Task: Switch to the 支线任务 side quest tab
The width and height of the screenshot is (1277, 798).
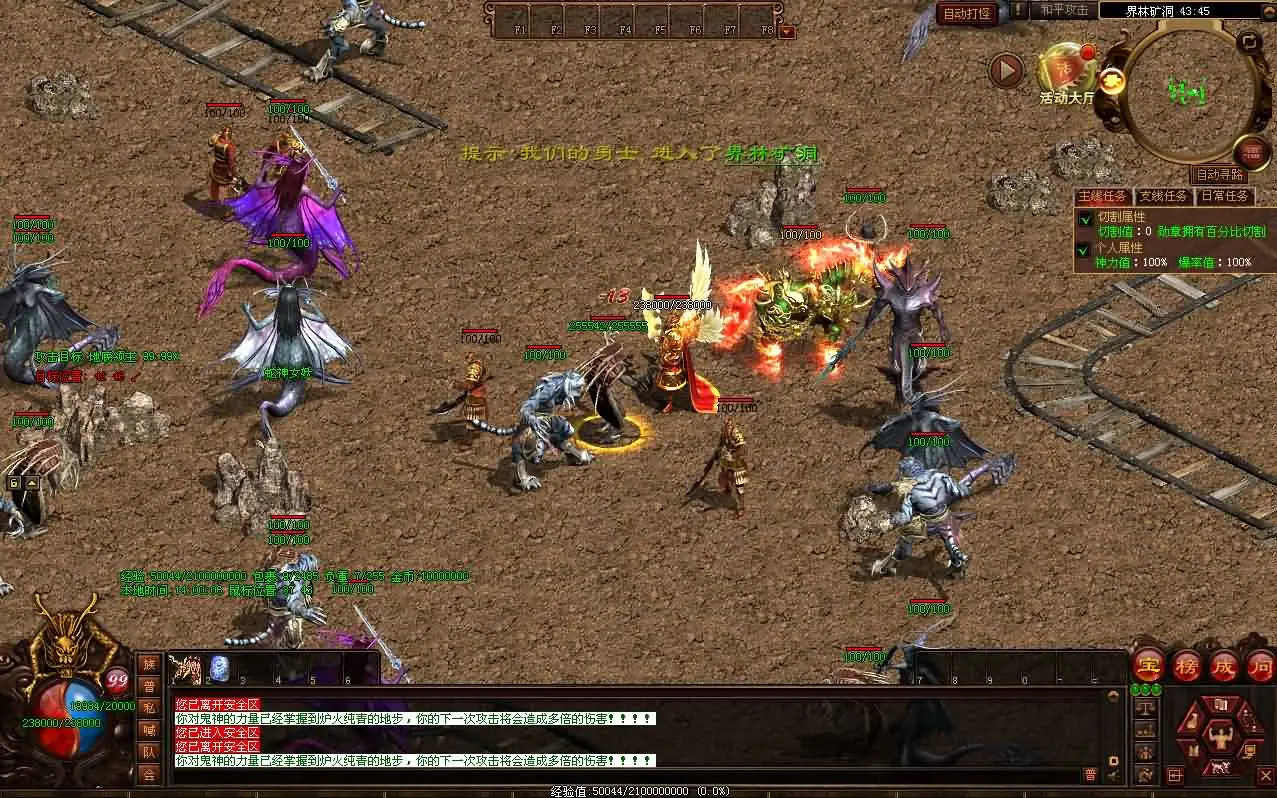Action: (1163, 196)
